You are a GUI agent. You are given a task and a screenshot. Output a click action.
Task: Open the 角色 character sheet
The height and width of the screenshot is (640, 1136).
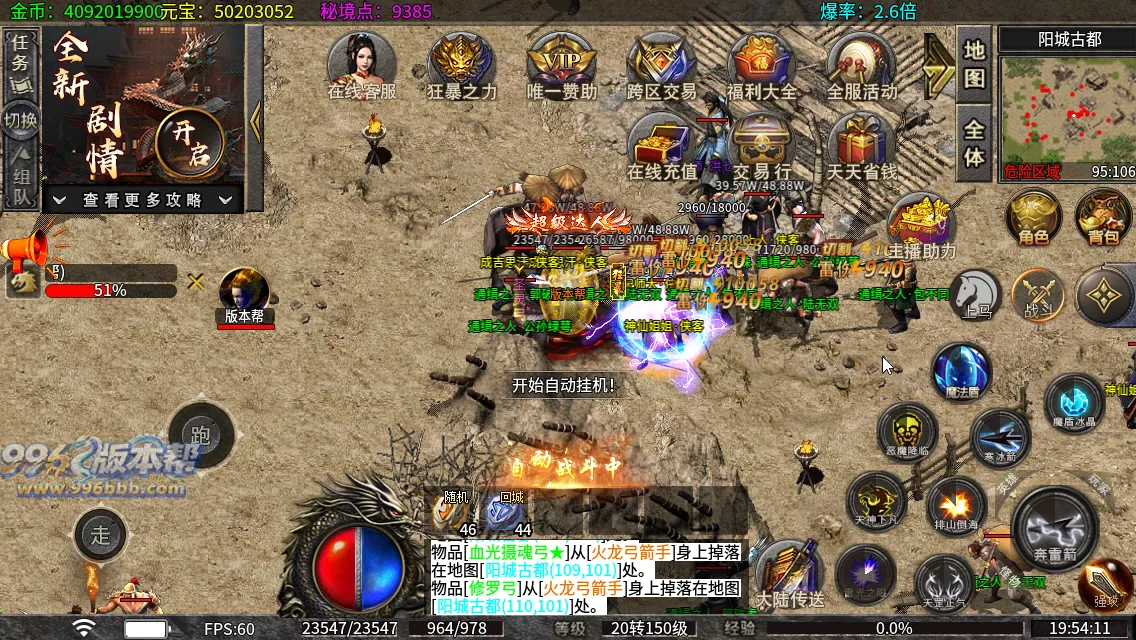point(1033,217)
